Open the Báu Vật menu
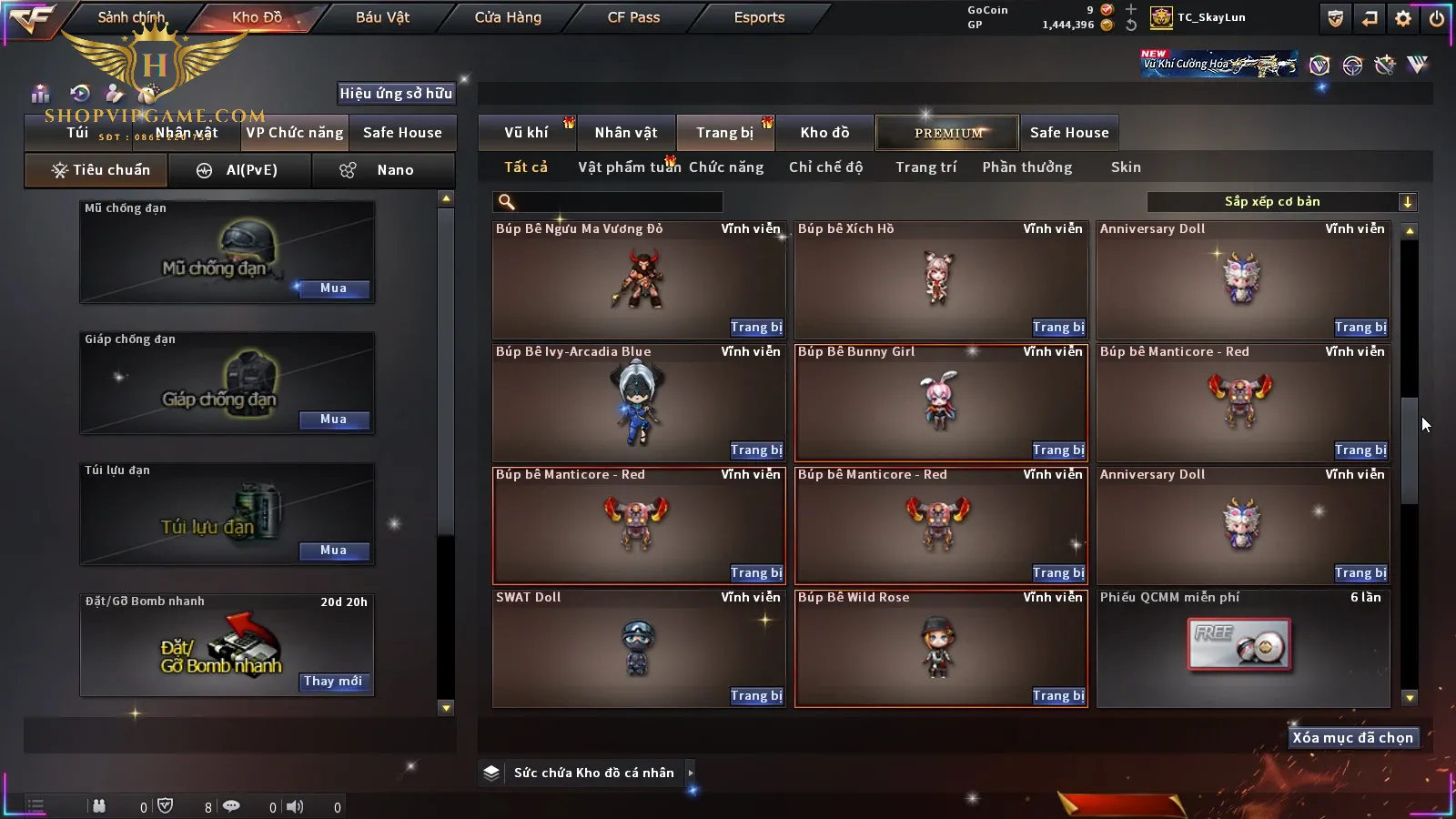 [382, 17]
